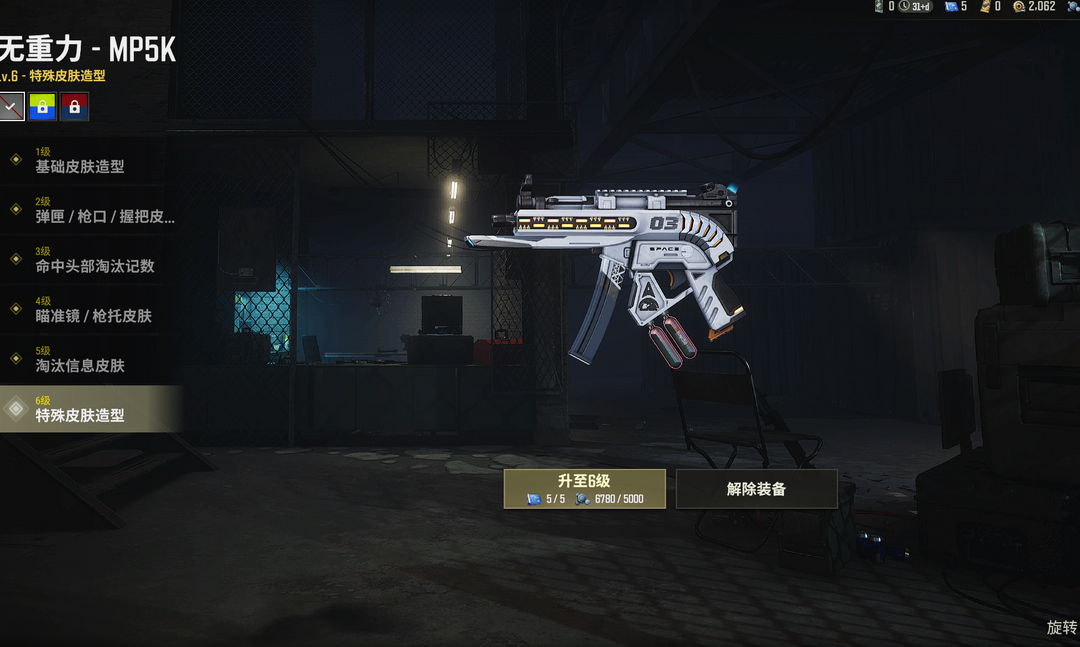Choose the default checkmarked color swatch
The image size is (1080, 647).
pos(11,106)
